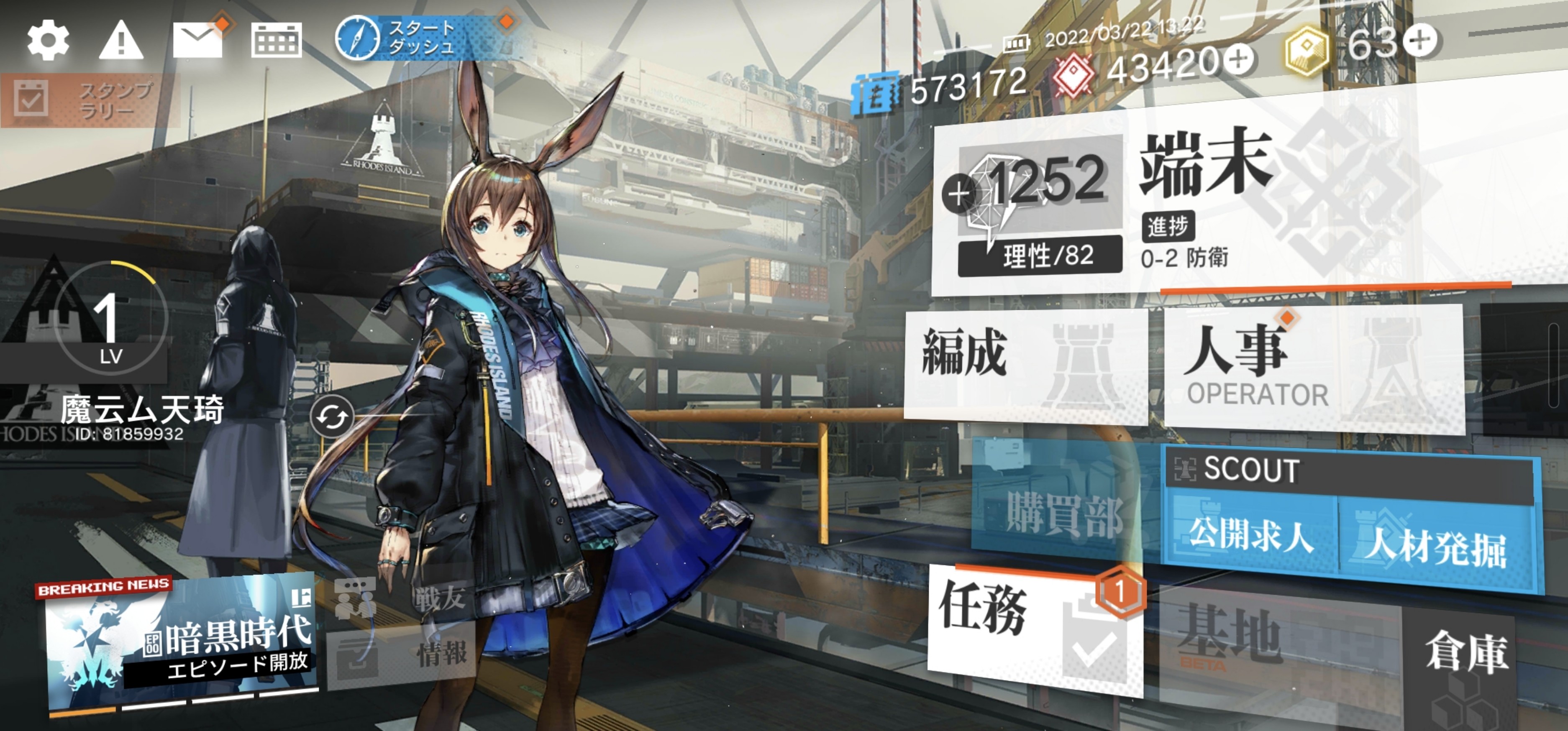Add Originium with the gold plus
The height and width of the screenshot is (731, 1568).
pos(1419,40)
